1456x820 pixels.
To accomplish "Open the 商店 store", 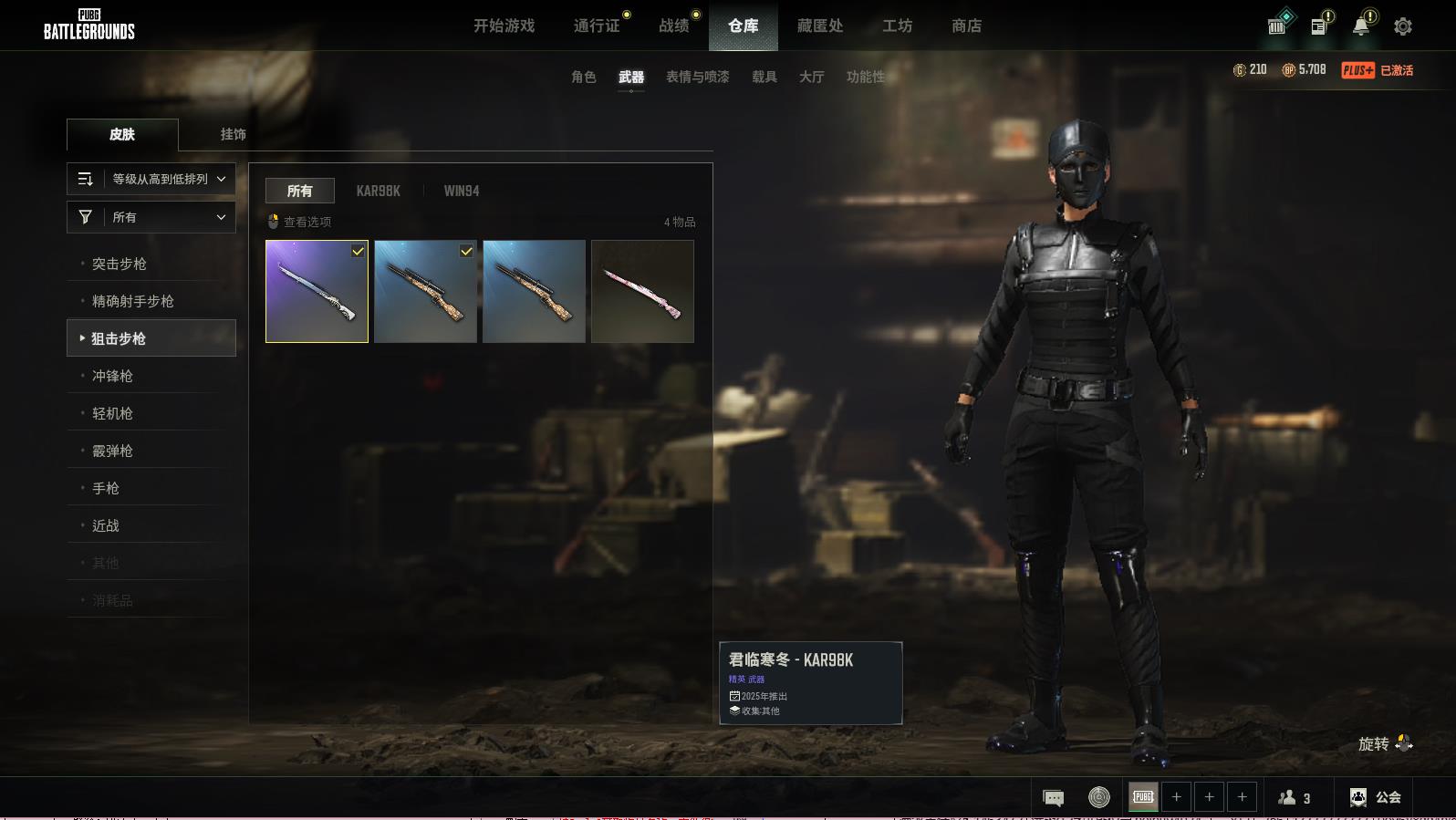I will pos(966,26).
